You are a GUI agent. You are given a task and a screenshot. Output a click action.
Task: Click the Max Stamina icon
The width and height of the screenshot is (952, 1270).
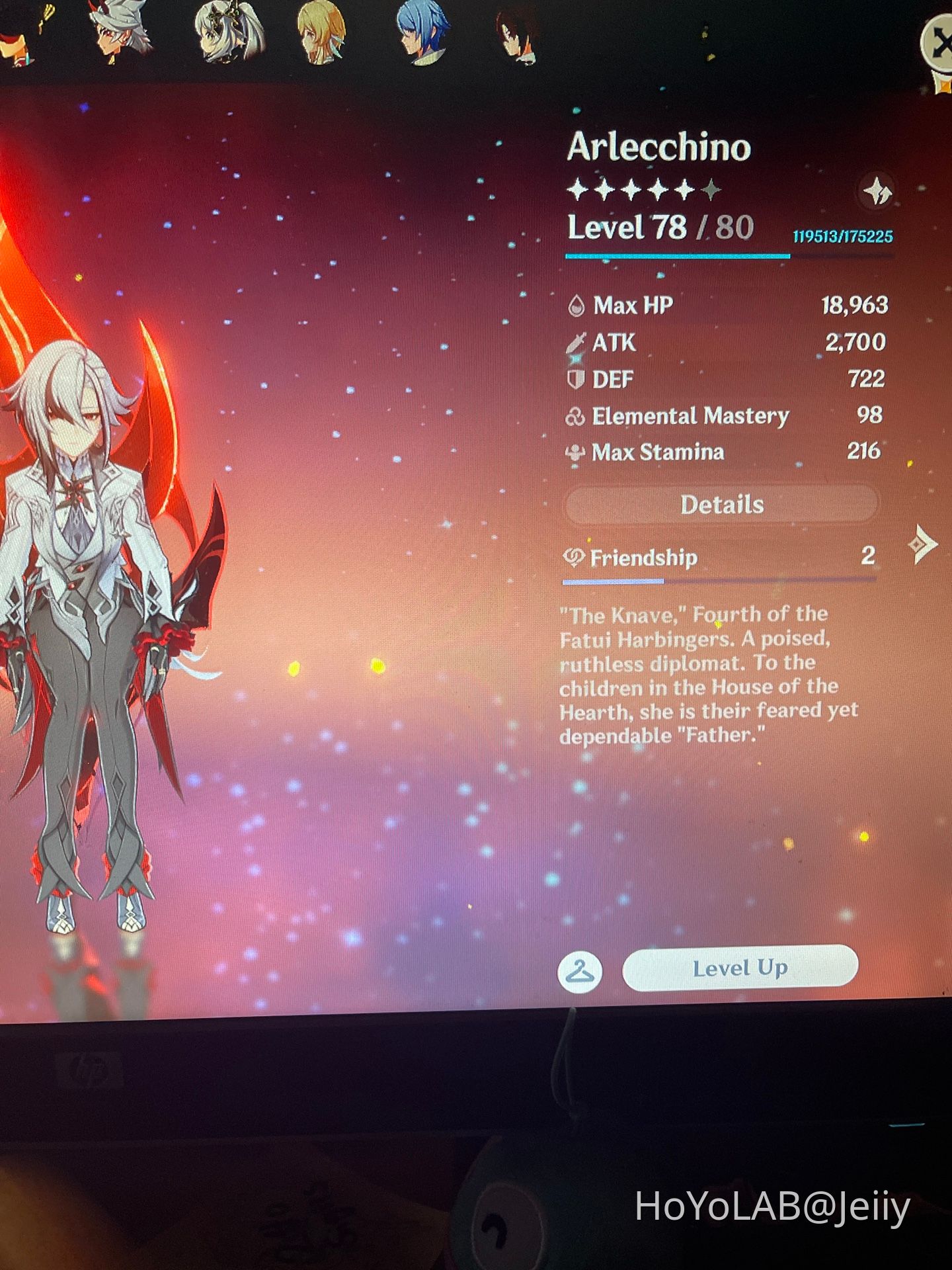tap(576, 452)
